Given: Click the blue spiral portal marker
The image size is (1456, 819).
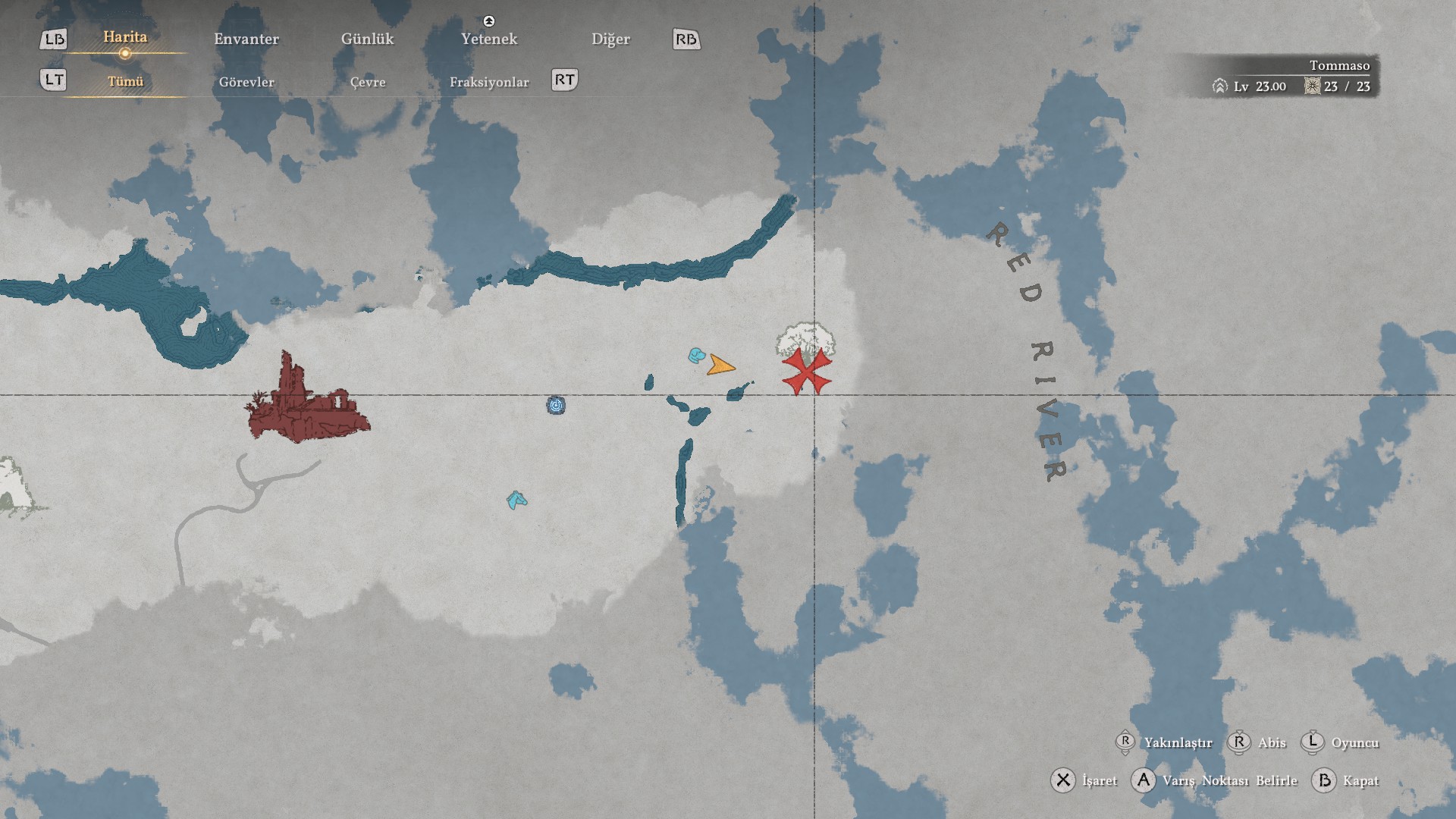Looking at the screenshot, I should [556, 406].
